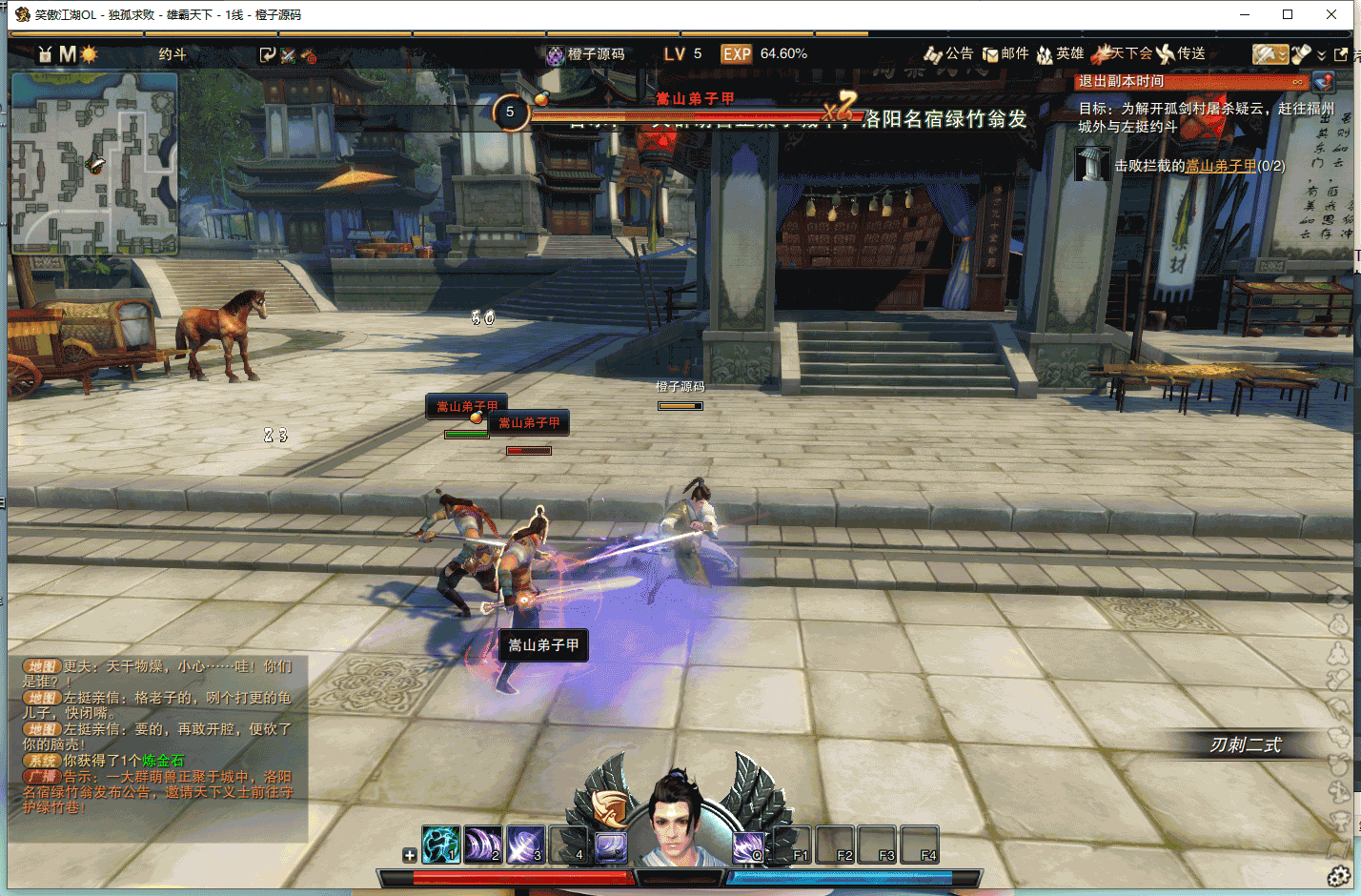Click the 约斗 duel button
Screen dimensions: 1361x896
point(173,54)
